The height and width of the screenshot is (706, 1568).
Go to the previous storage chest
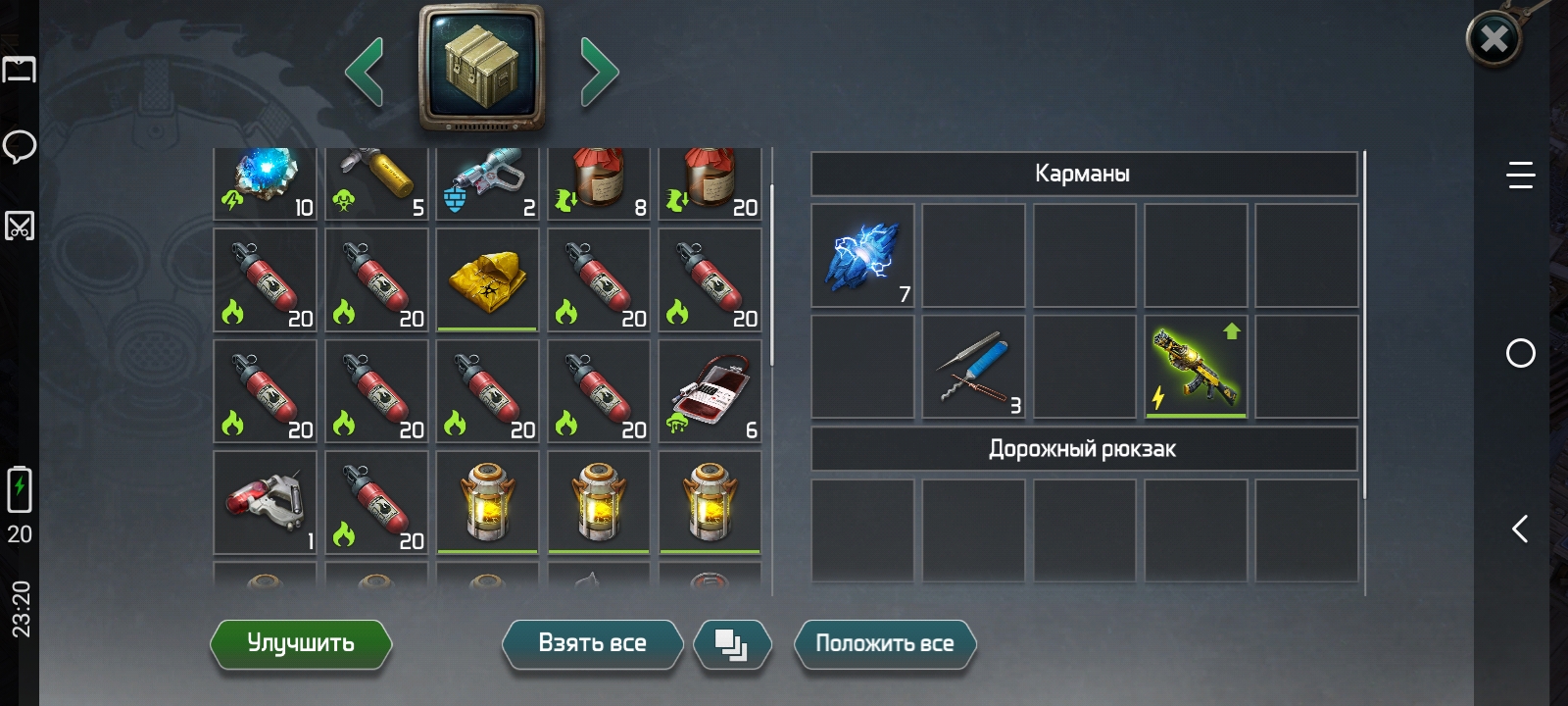365,72
